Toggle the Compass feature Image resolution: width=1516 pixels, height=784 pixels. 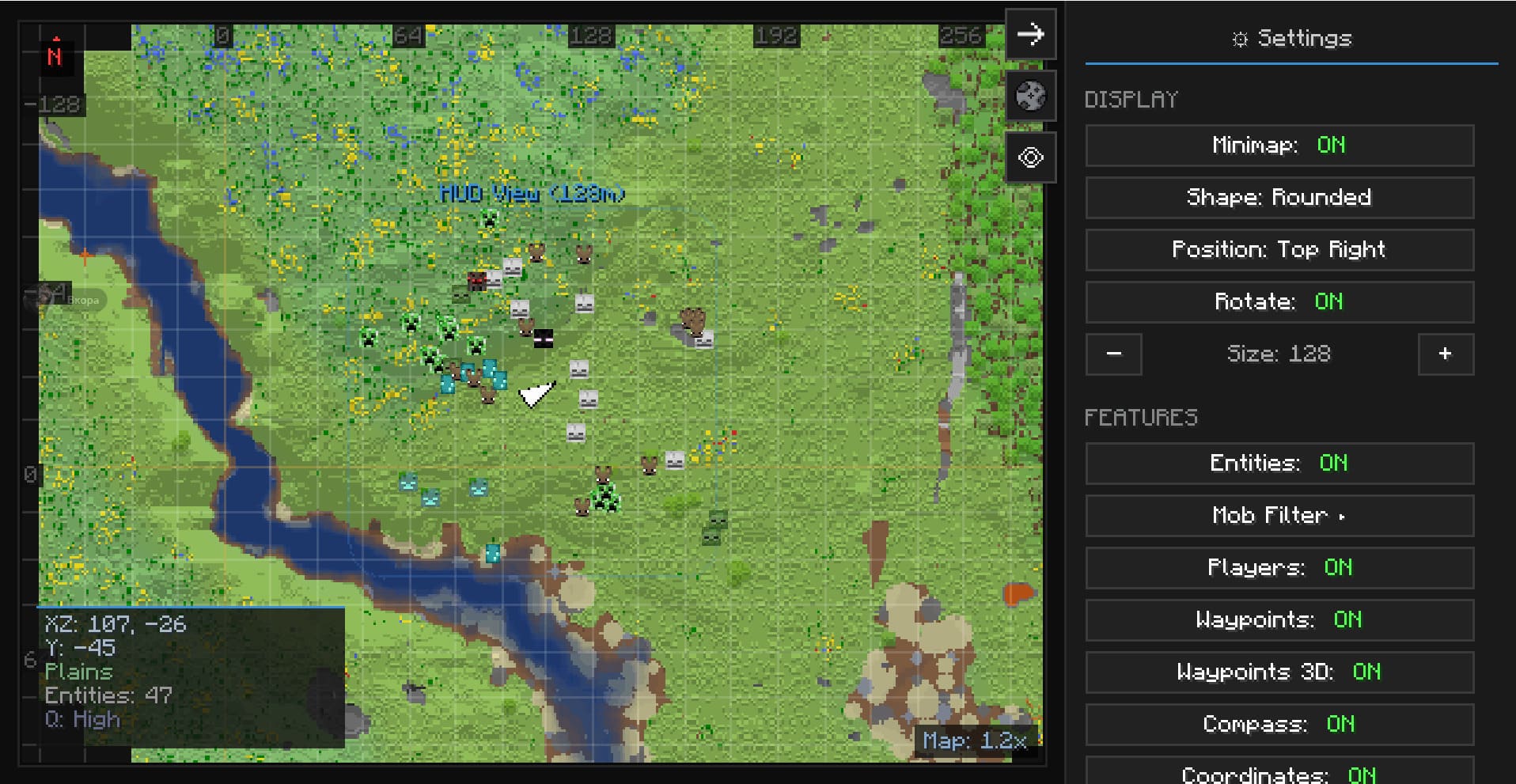[x=1279, y=725]
